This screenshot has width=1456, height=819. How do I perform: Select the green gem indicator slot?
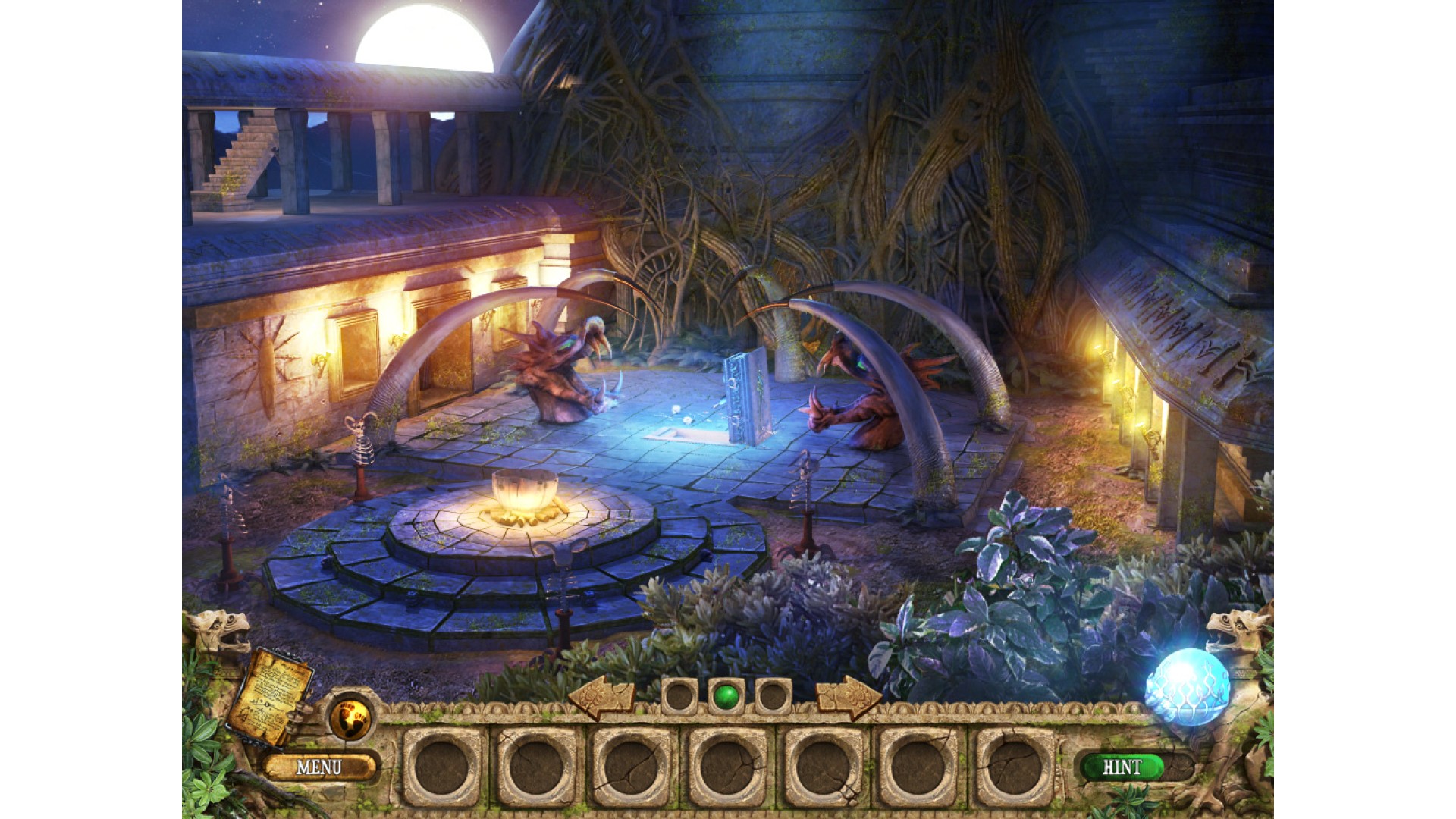pos(726,696)
